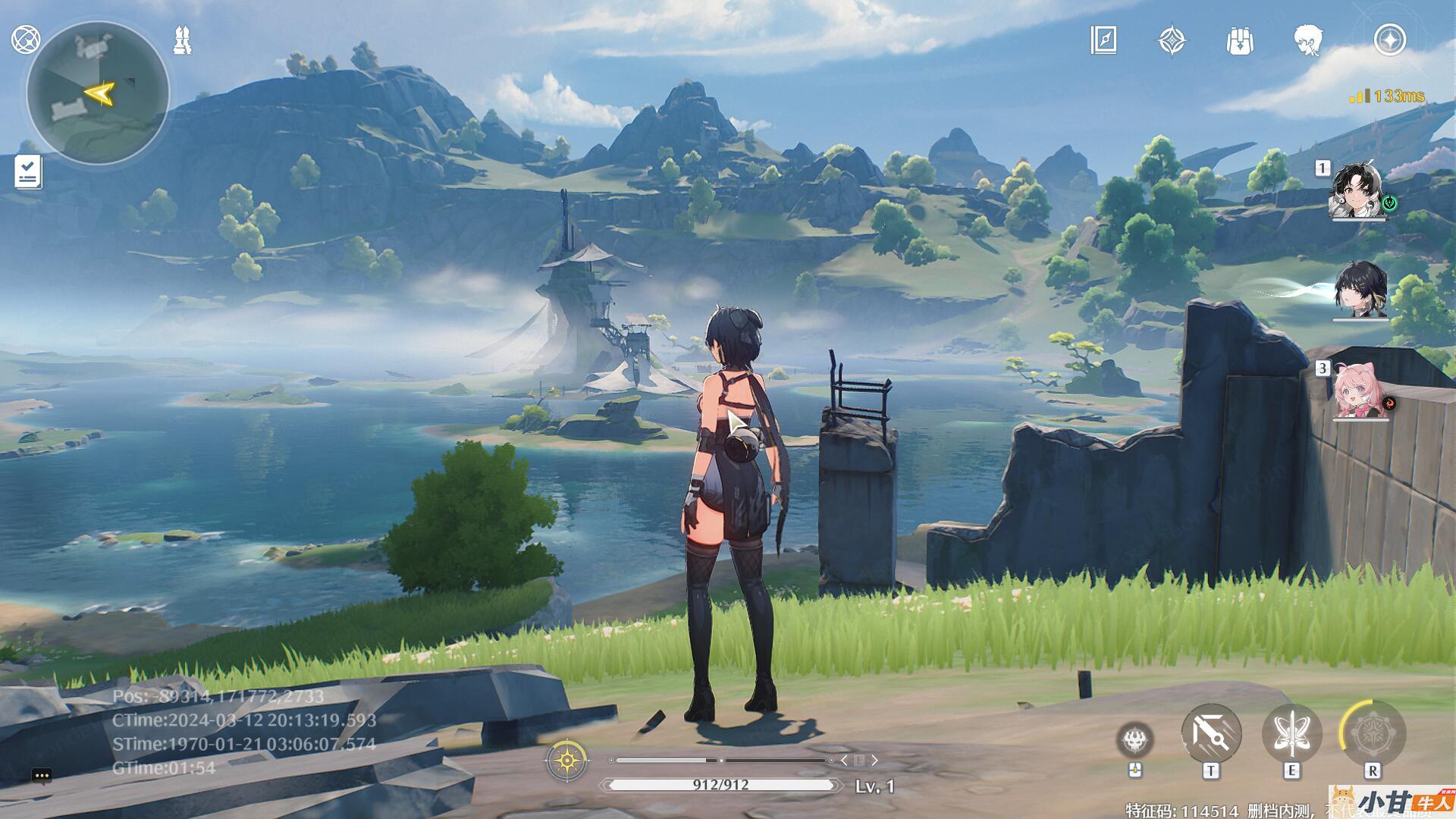Open the circular minimap
Screen dimensions: 1456x819
pyautogui.click(x=97, y=94)
